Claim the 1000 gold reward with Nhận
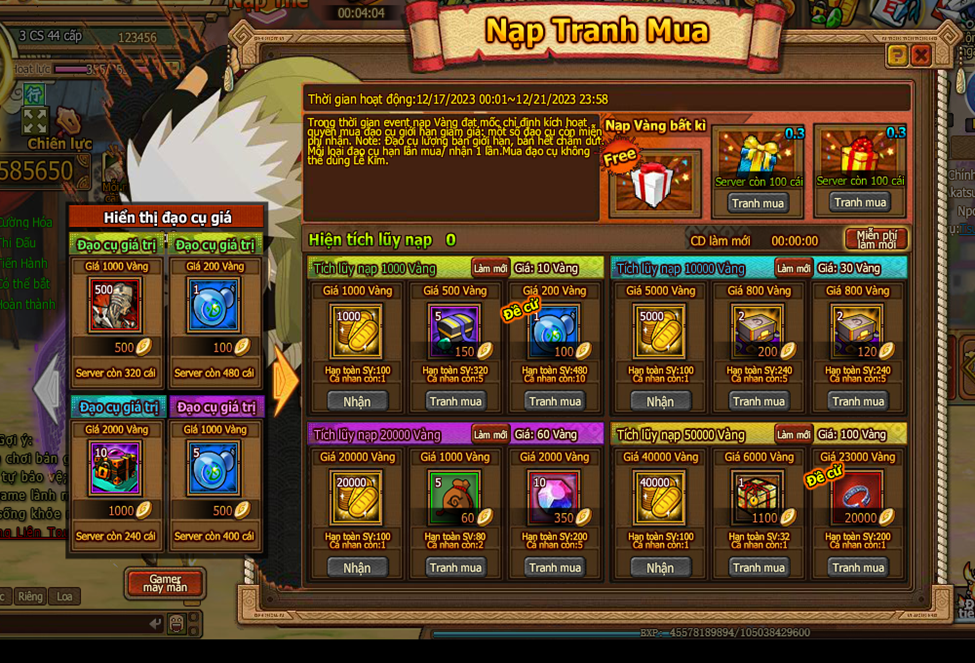 [x=357, y=401]
